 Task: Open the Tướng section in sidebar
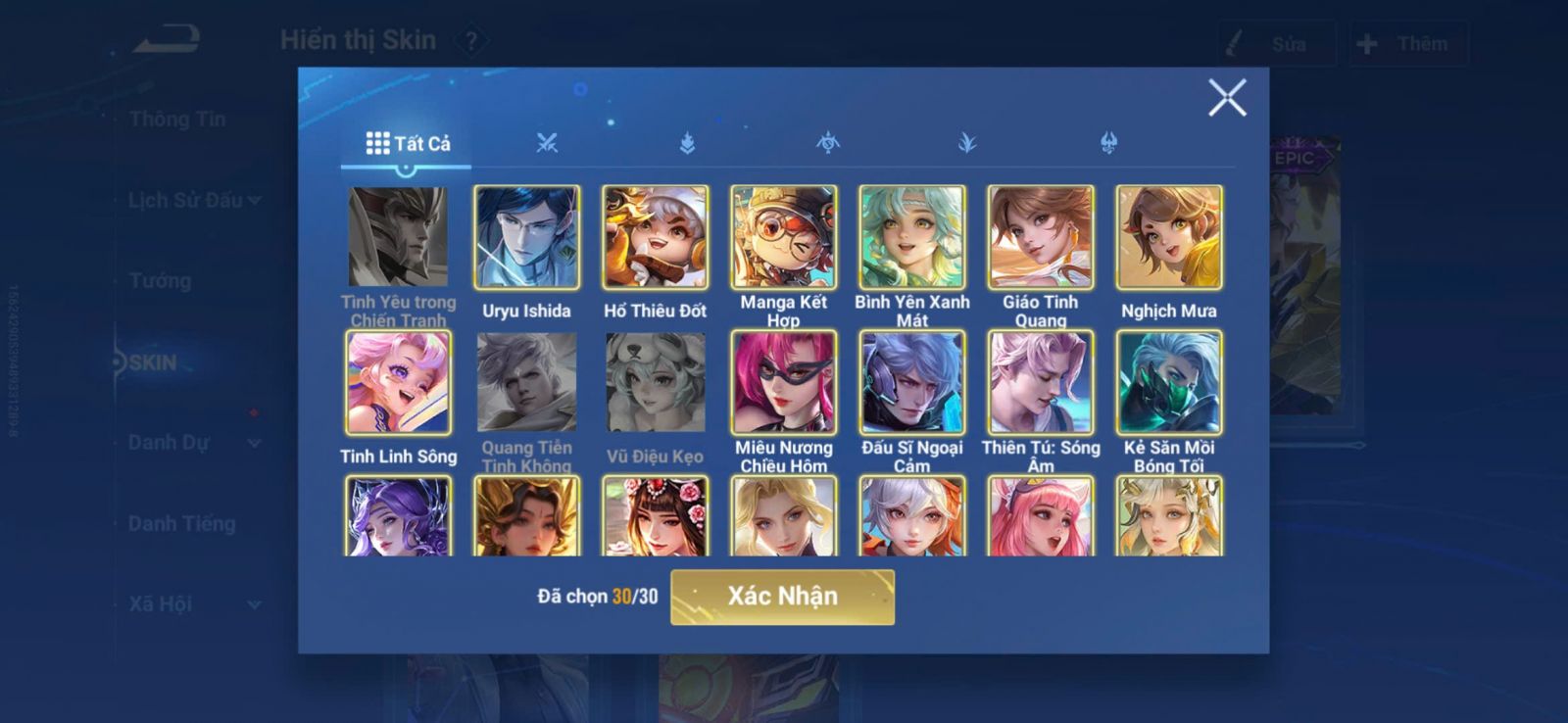[x=160, y=281]
